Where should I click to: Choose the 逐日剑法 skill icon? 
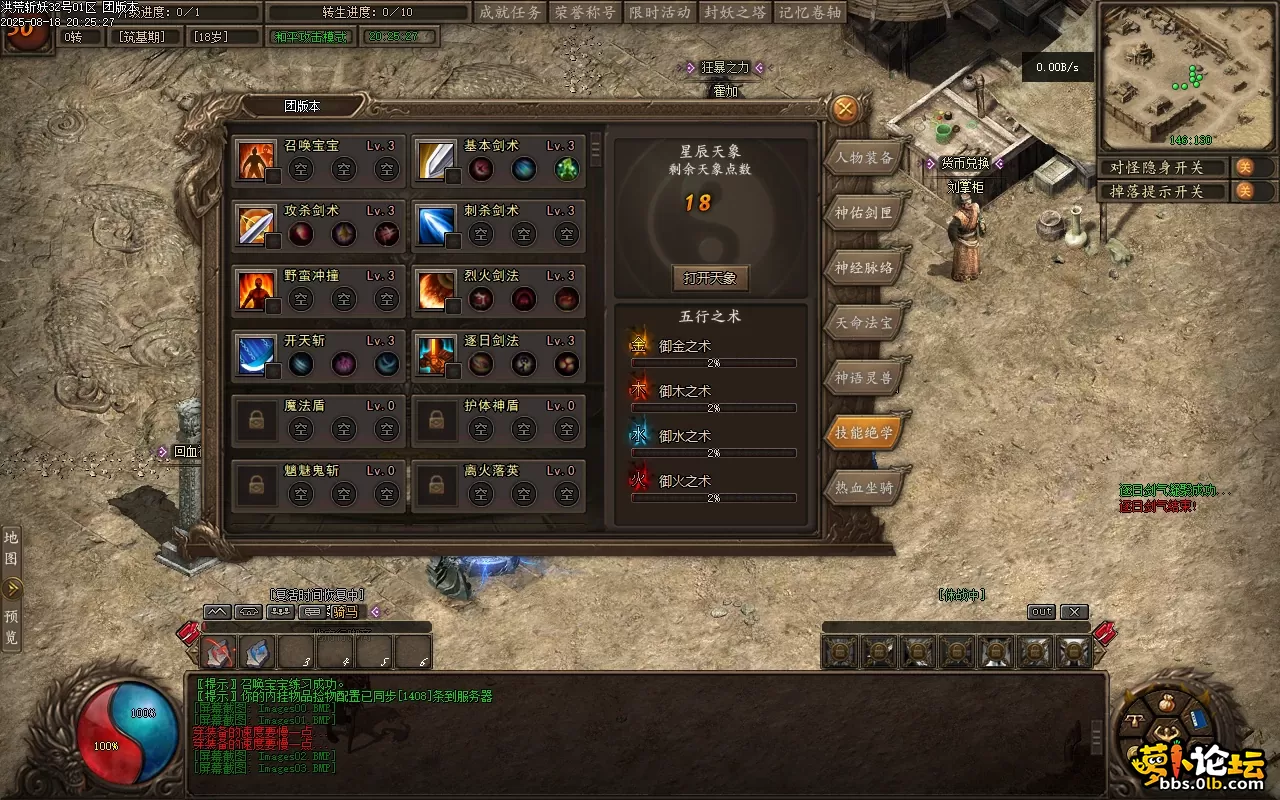click(436, 355)
